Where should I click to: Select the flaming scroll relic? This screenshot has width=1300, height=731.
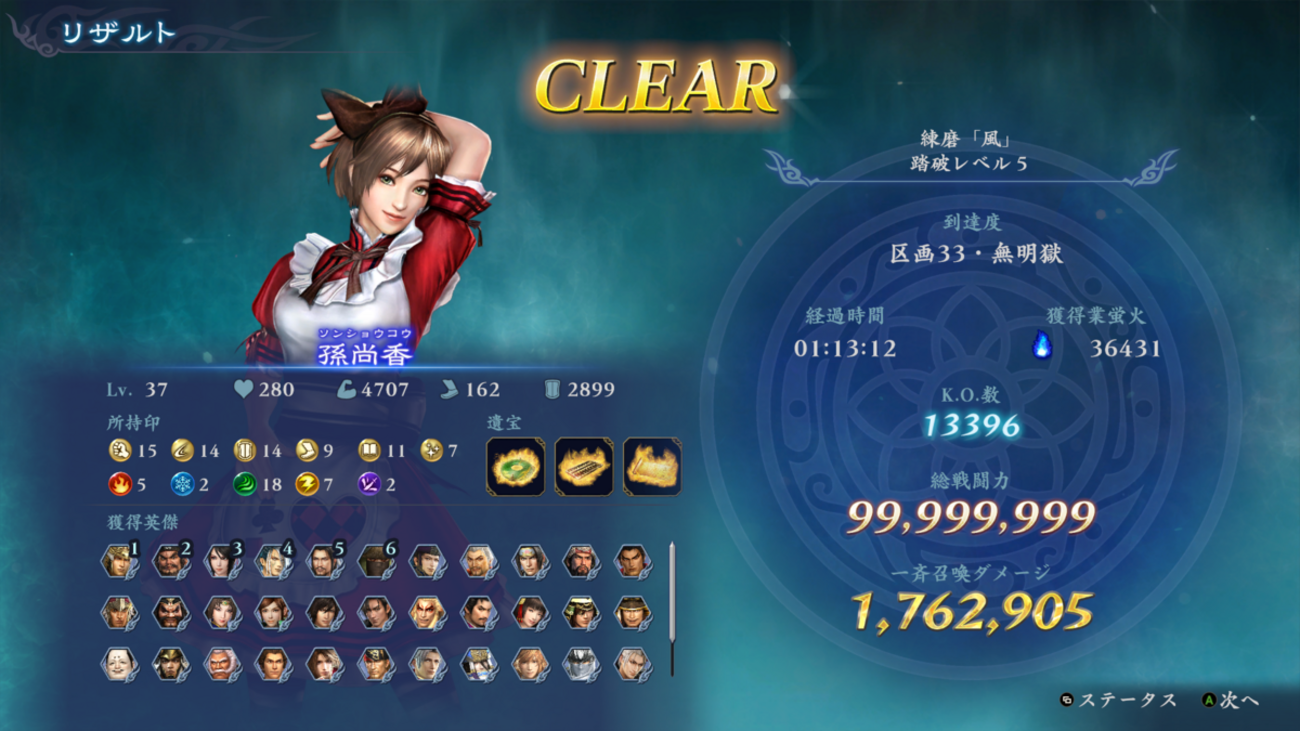coord(652,467)
